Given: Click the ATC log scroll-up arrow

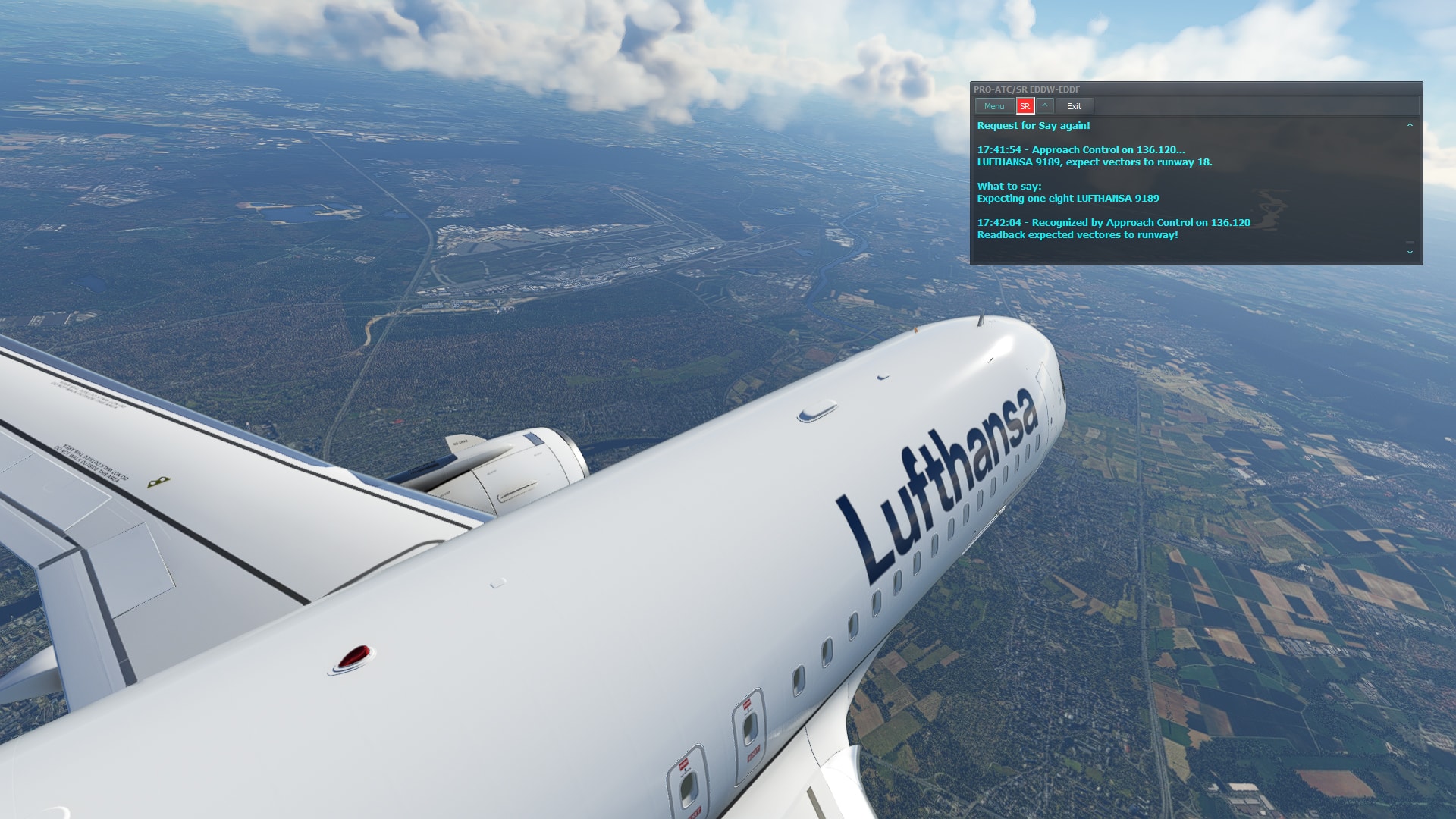Looking at the screenshot, I should pyautogui.click(x=1410, y=125).
